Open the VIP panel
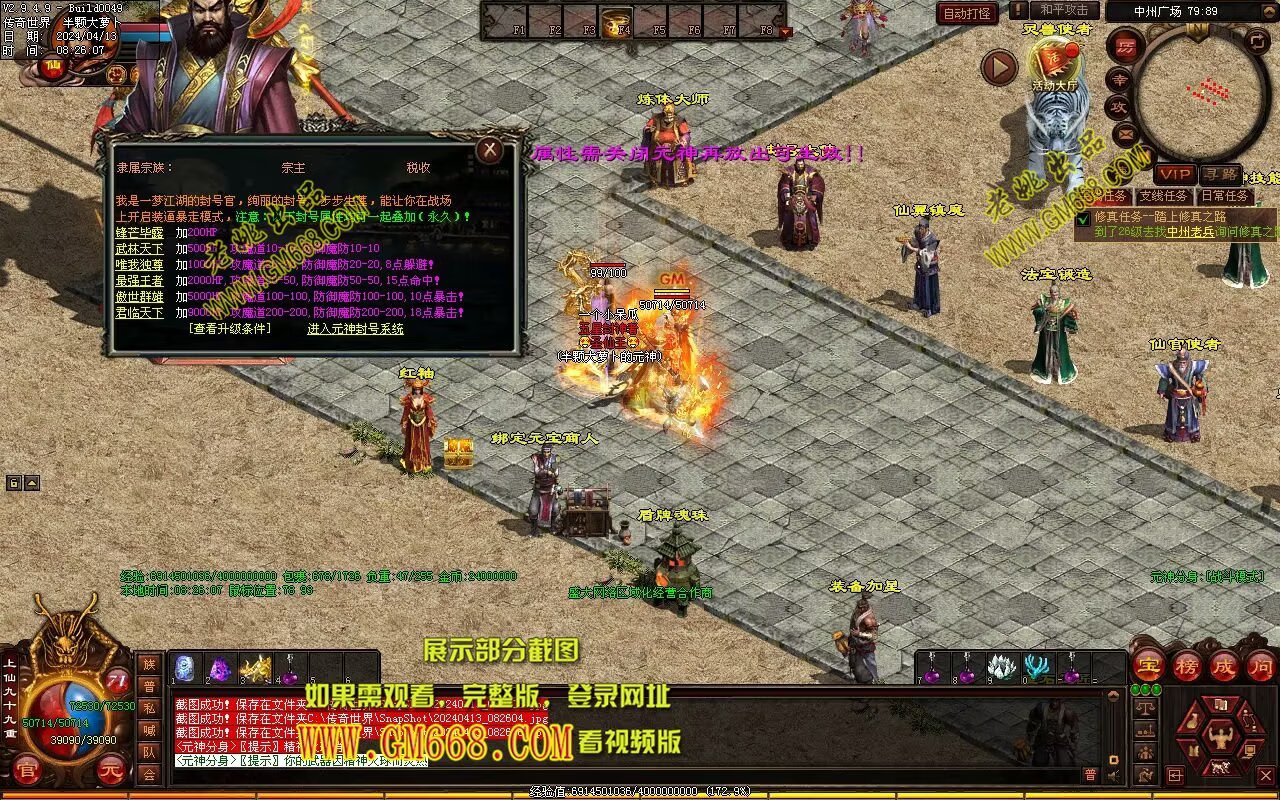Viewport: 1280px width, 800px height. coord(1174,174)
